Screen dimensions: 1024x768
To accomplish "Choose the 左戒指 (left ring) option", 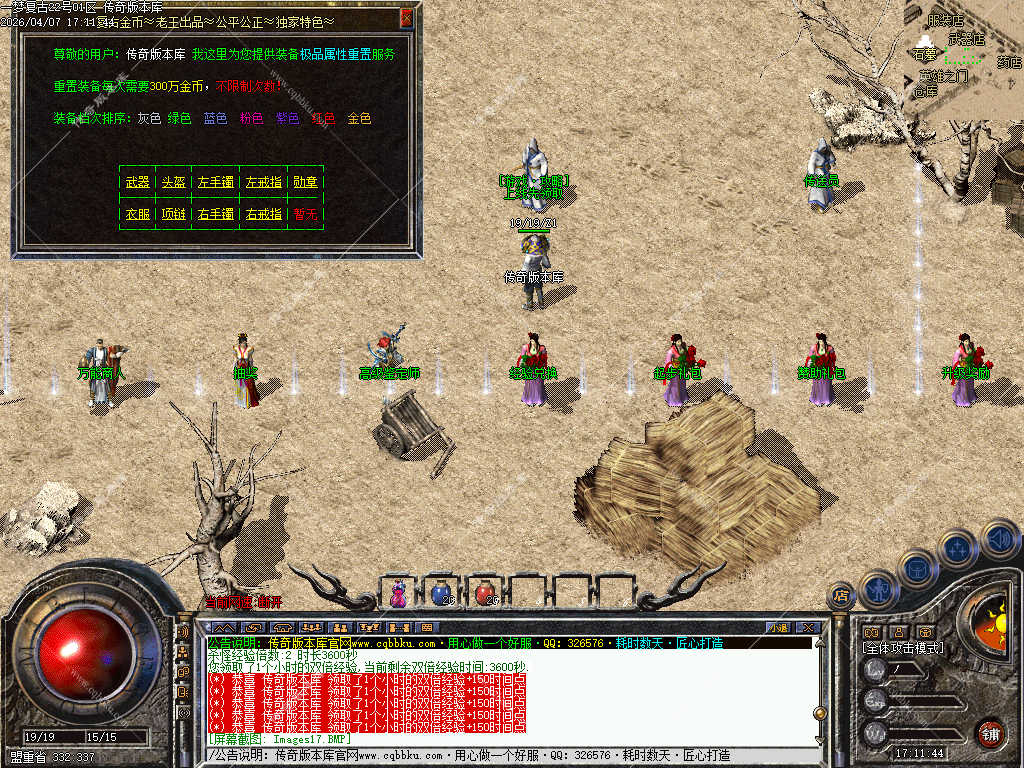I will pyautogui.click(x=264, y=182).
